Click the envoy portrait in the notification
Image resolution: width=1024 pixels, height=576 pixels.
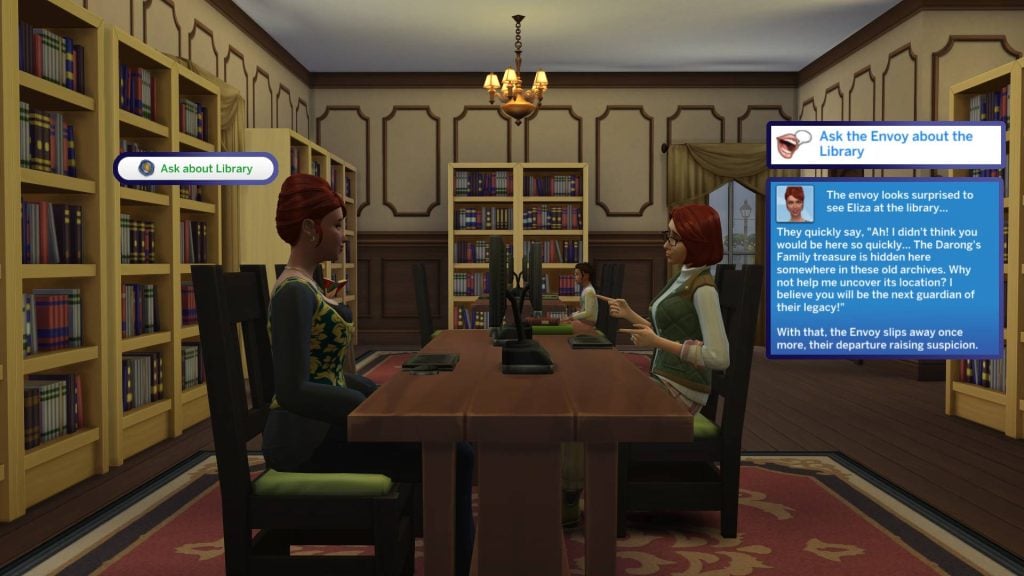795,203
